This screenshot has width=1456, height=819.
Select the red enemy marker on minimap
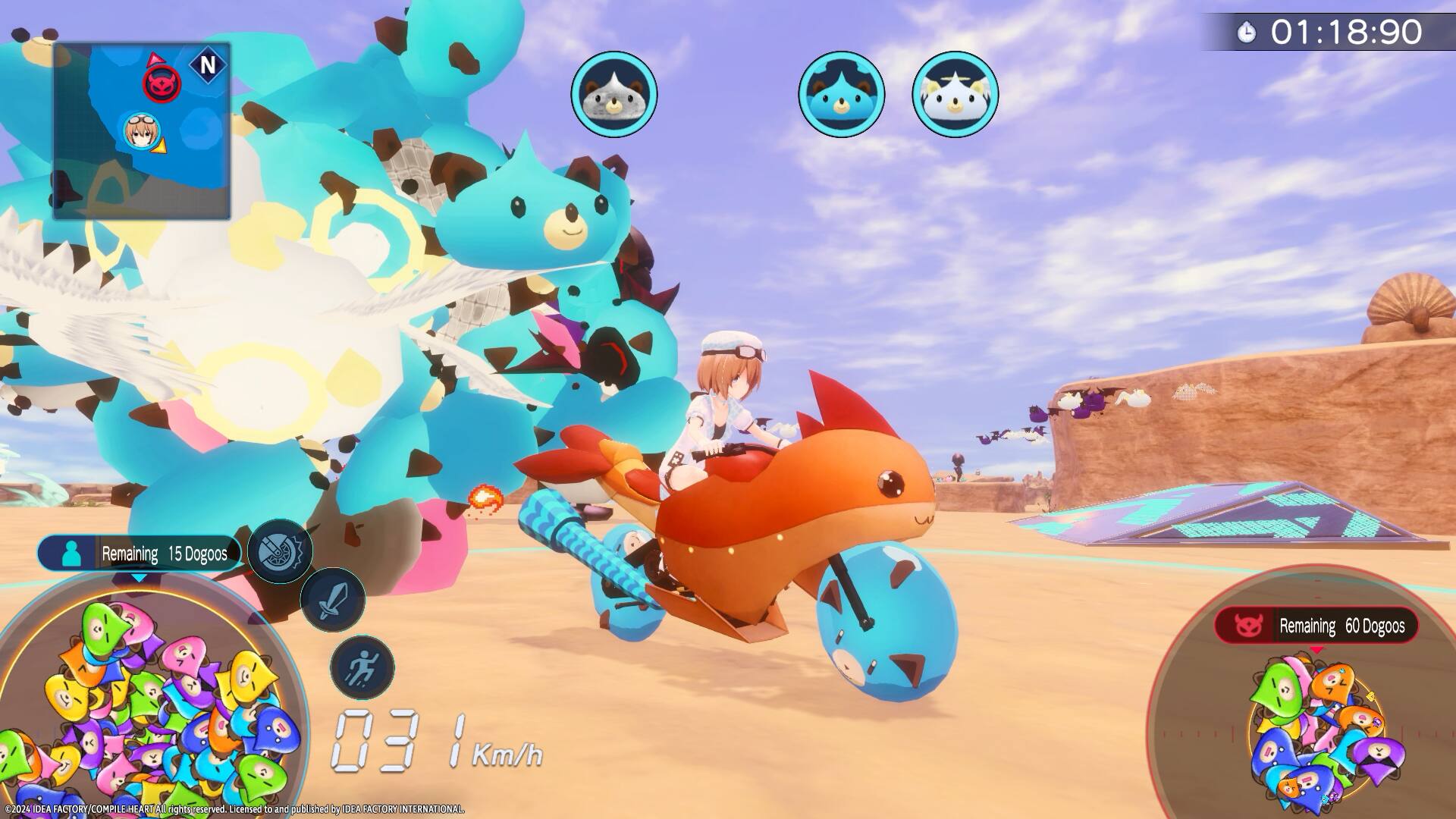click(x=162, y=83)
